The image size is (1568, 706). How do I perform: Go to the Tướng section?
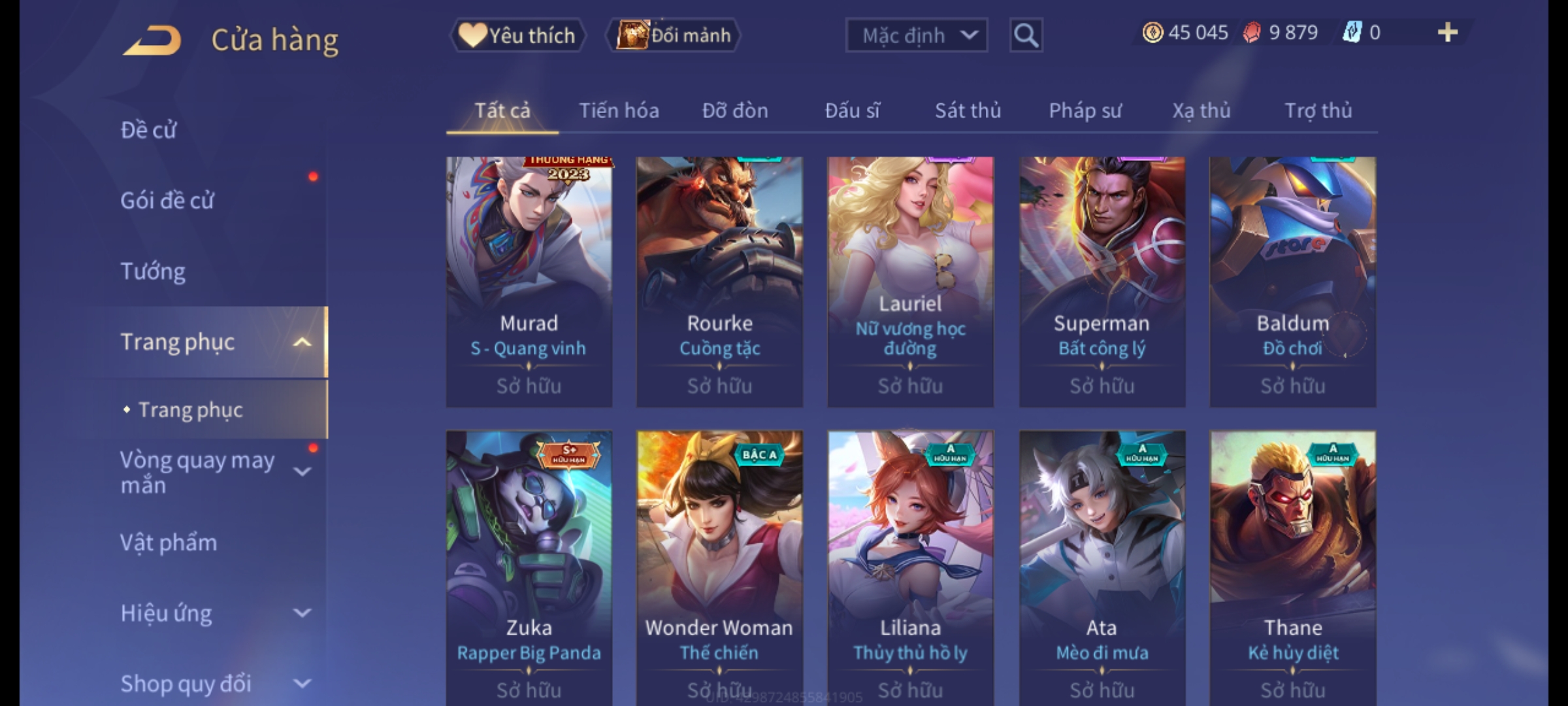153,271
